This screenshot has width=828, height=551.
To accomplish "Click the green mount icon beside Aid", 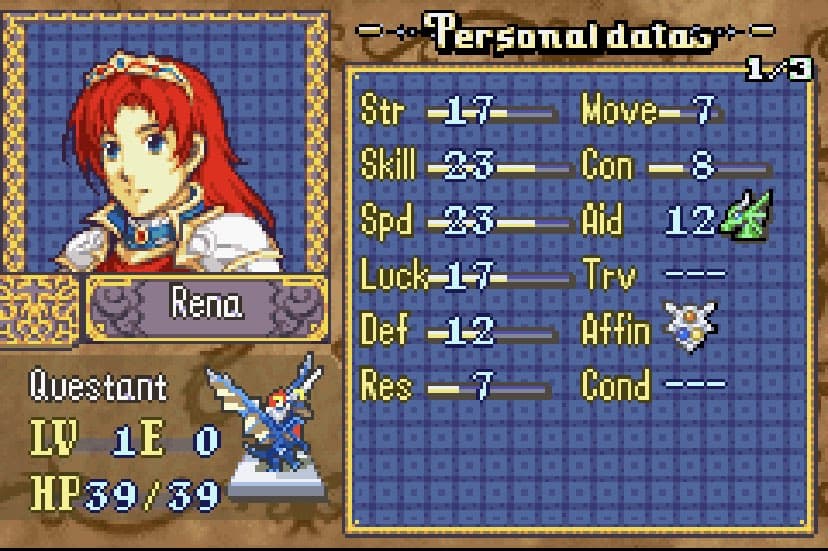I will pyautogui.click(x=746, y=217).
